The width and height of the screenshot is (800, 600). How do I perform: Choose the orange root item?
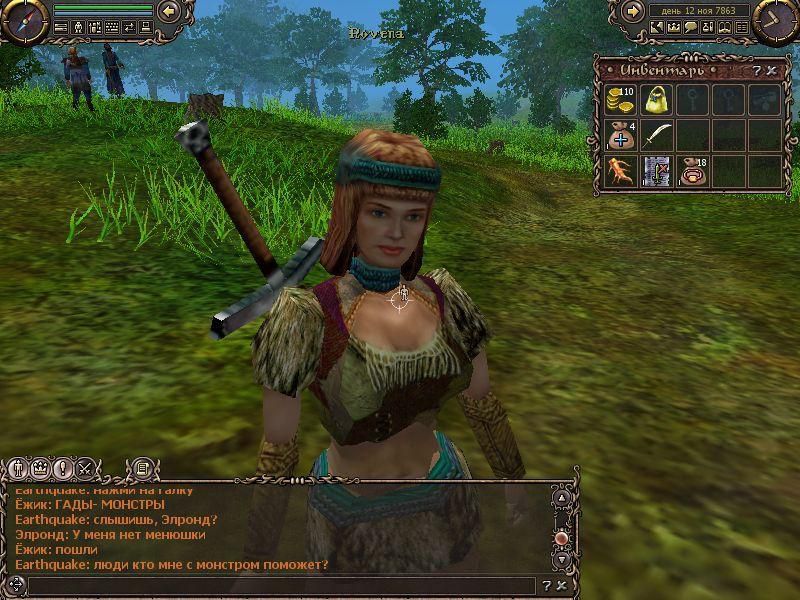point(621,170)
